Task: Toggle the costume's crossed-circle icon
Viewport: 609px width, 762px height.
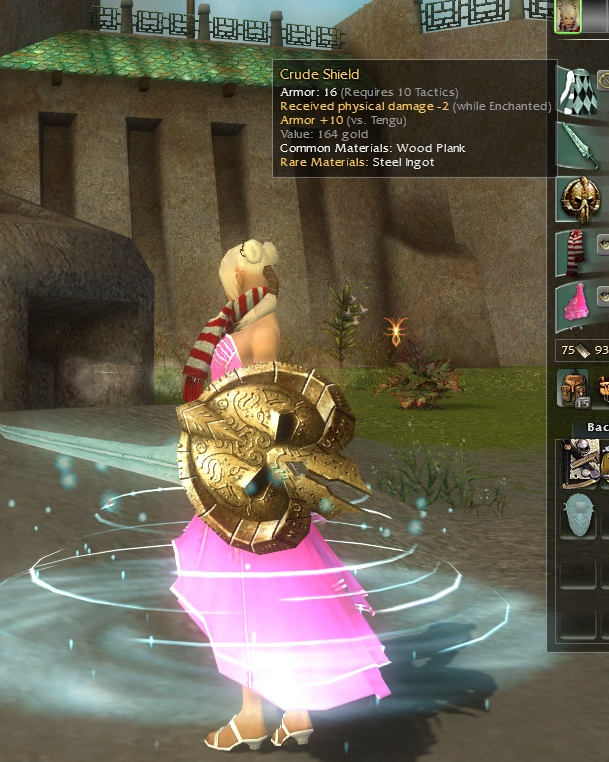Action: (x=604, y=79)
